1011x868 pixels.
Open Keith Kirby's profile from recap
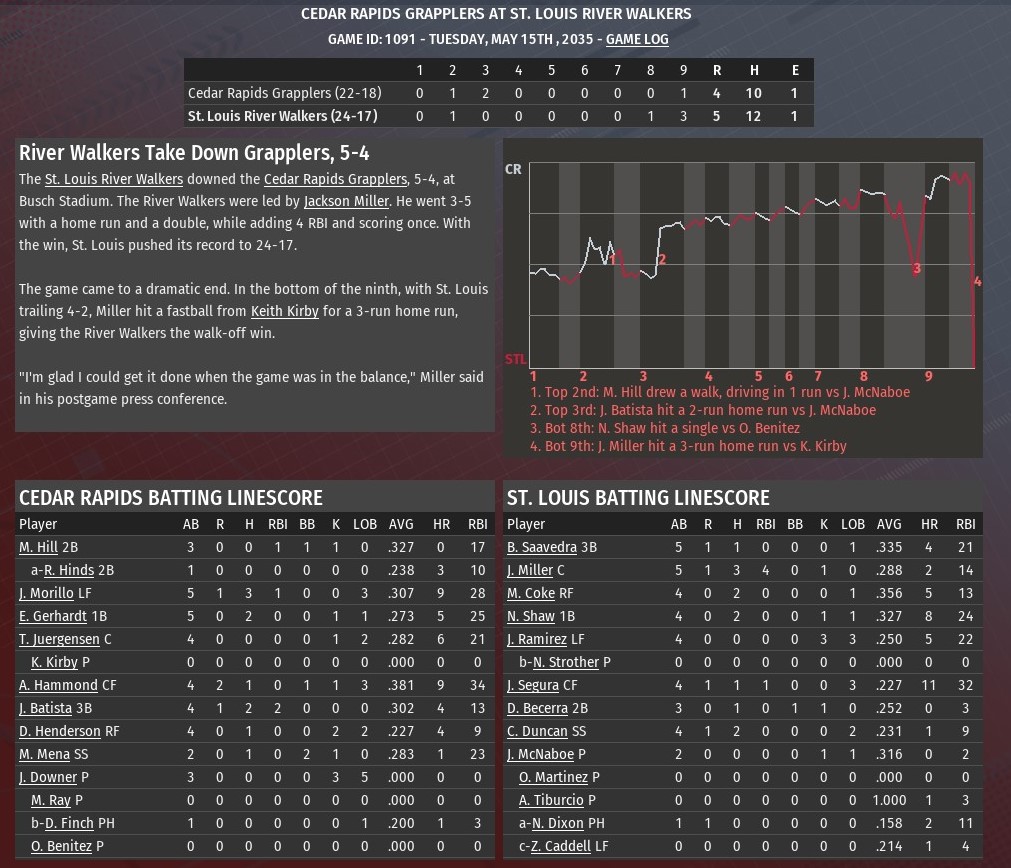pyautogui.click(x=284, y=311)
